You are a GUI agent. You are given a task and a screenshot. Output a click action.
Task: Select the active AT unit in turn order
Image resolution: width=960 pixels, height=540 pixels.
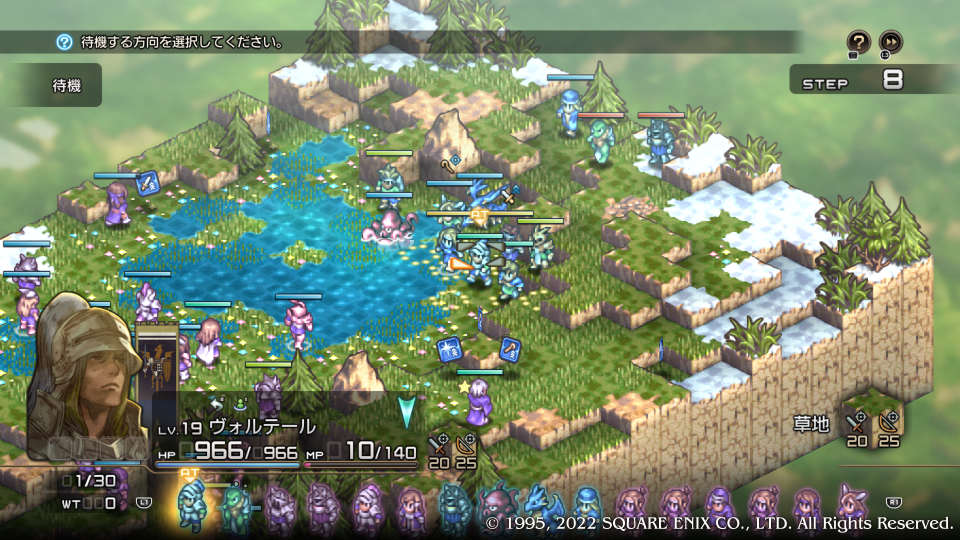191,507
